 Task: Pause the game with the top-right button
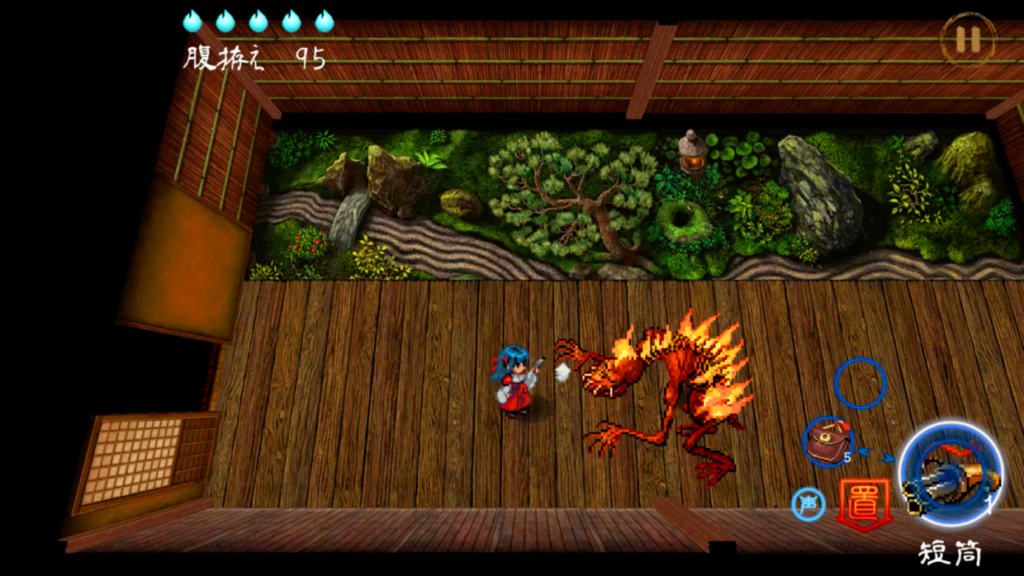967,39
